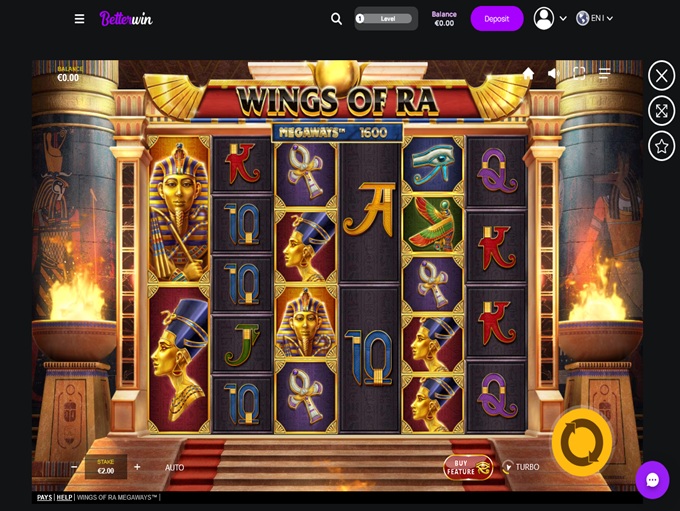Go to the game home icon
The height and width of the screenshot is (511, 680).
pyautogui.click(x=528, y=73)
